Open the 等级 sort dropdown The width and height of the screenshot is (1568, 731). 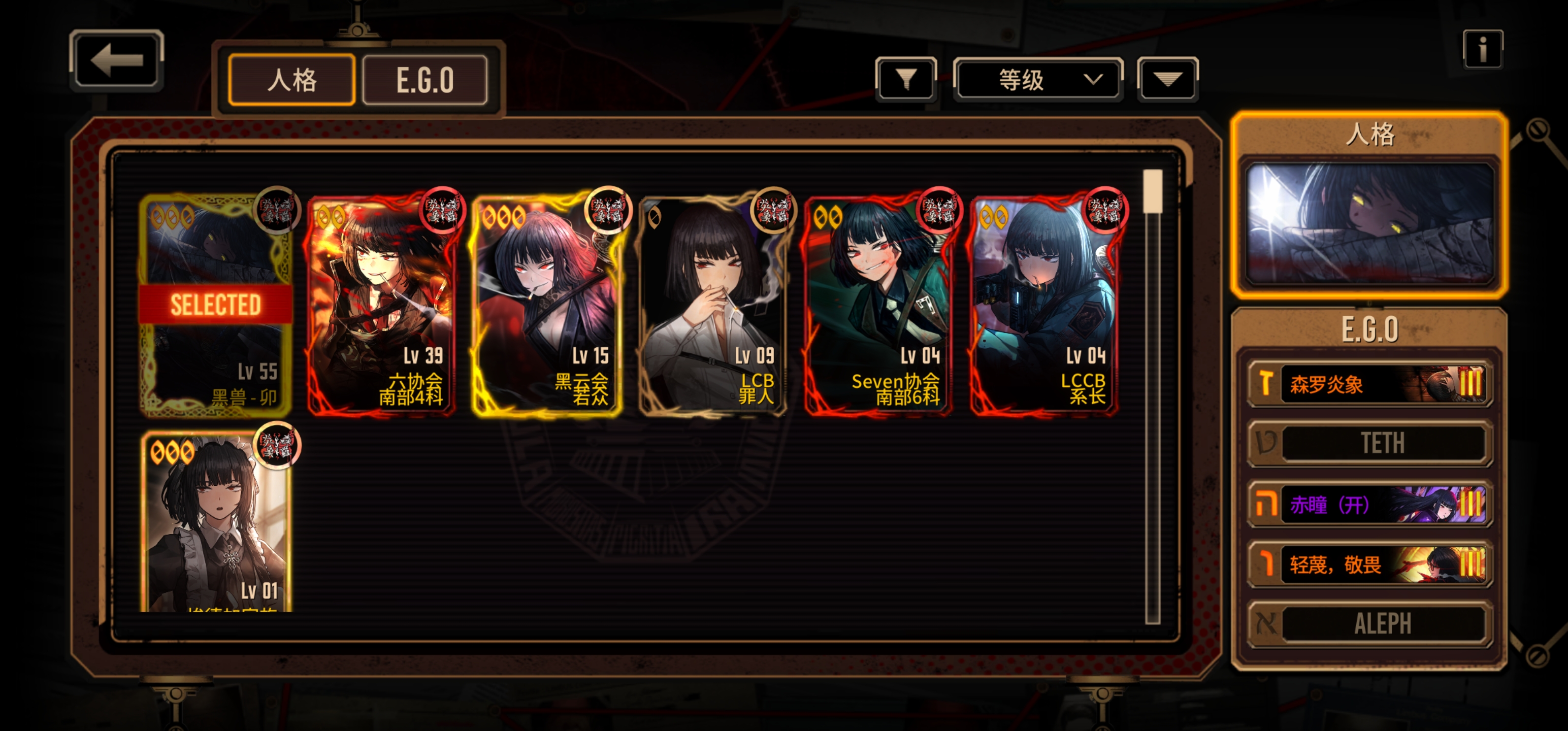point(1038,79)
